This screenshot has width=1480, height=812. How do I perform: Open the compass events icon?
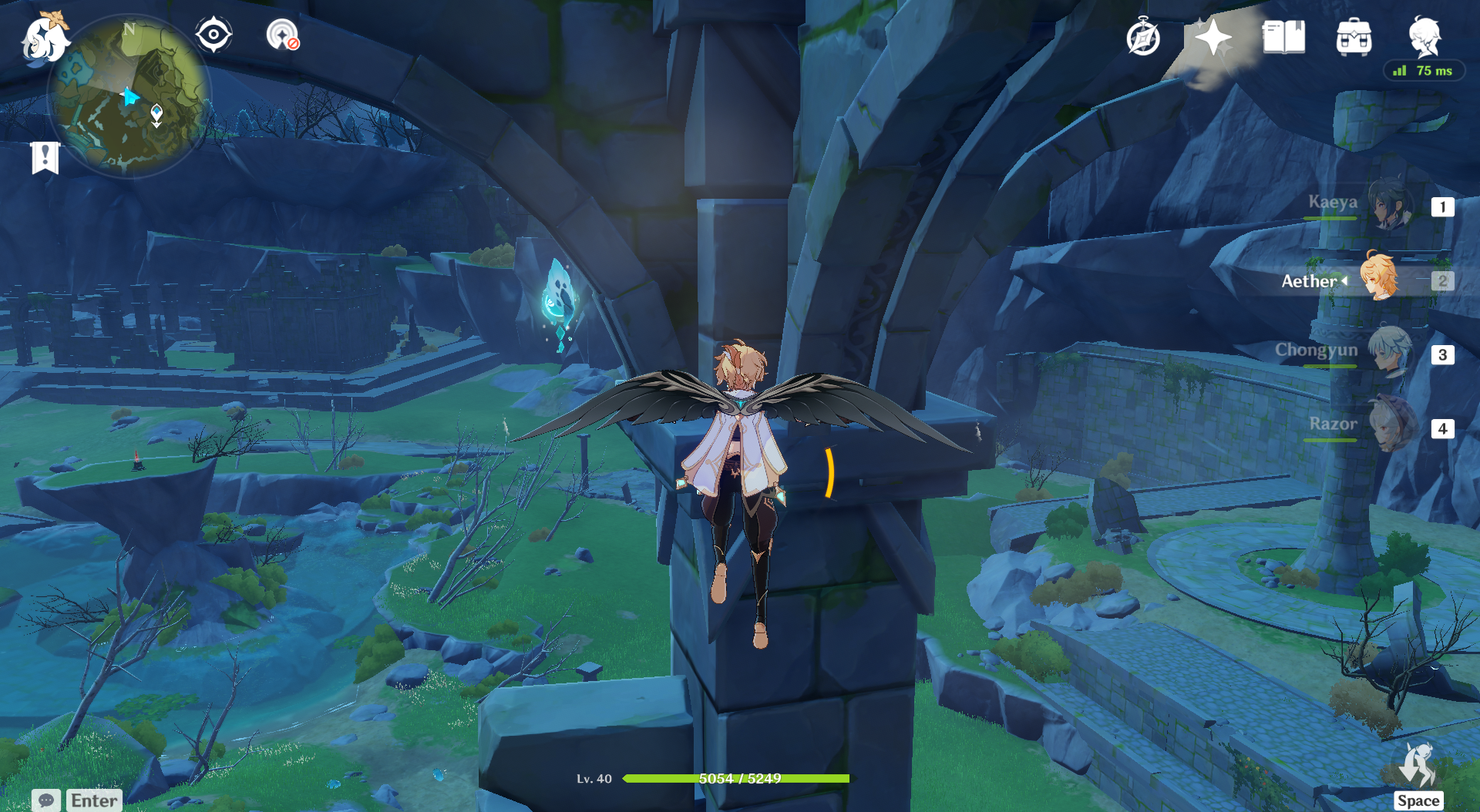point(1142,37)
